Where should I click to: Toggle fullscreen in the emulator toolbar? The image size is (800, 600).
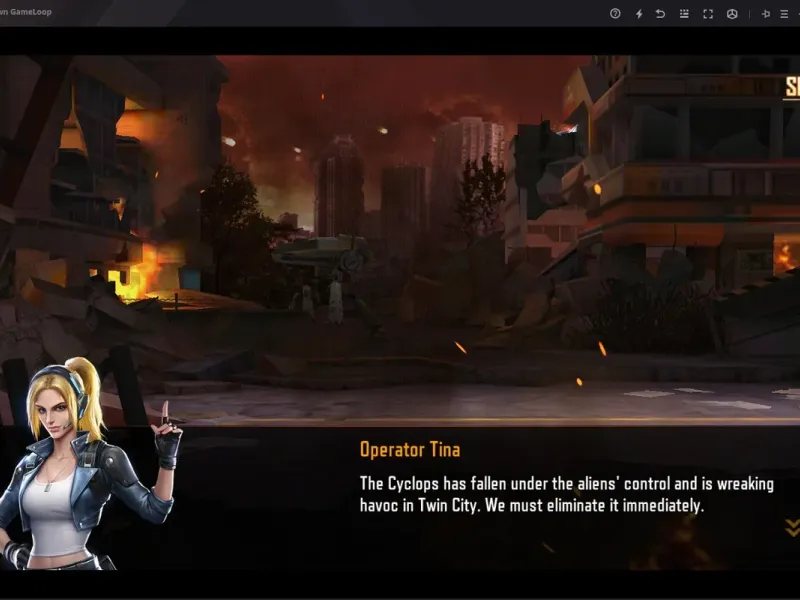click(708, 13)
